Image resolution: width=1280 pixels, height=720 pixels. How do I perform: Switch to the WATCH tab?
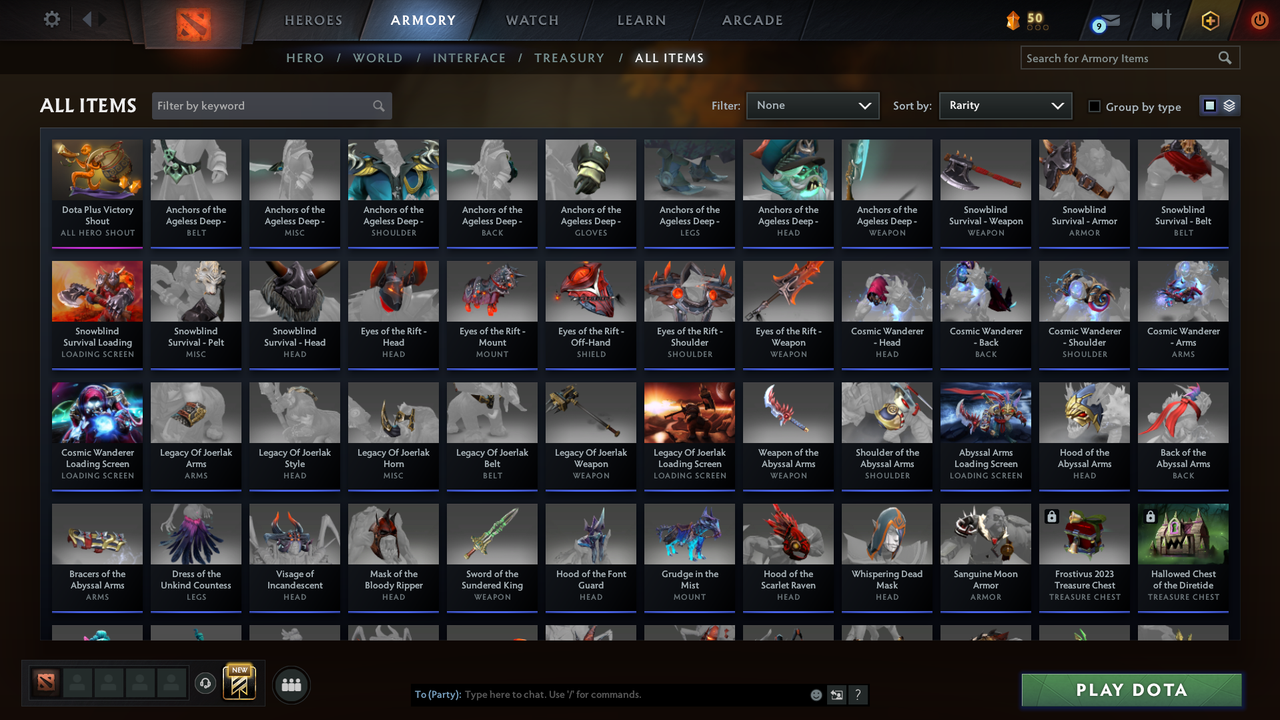click(531, 20)
